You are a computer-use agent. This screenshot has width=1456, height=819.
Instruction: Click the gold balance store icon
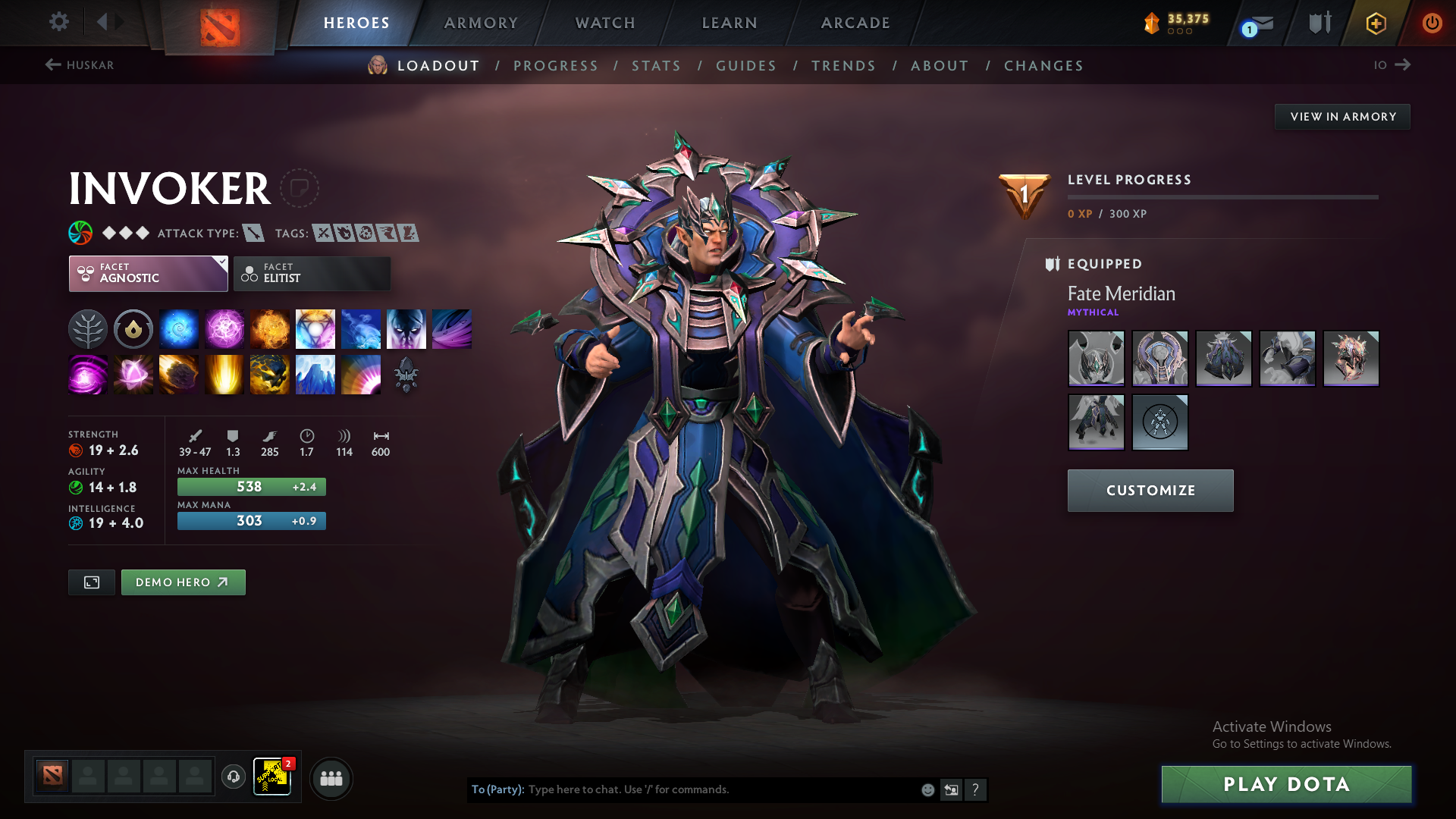point(1152,23)
